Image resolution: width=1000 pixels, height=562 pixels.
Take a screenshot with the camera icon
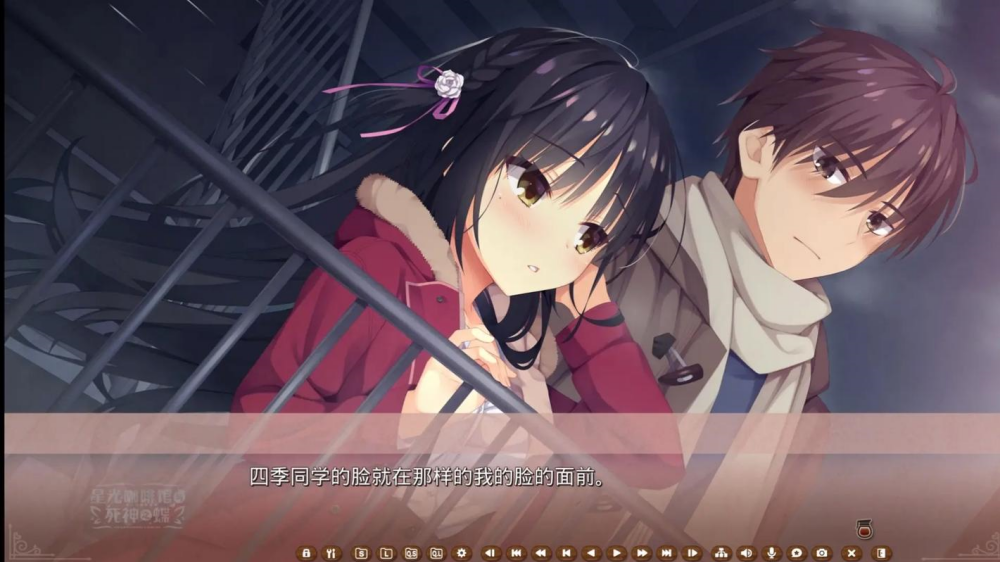[x=822, y=552]
